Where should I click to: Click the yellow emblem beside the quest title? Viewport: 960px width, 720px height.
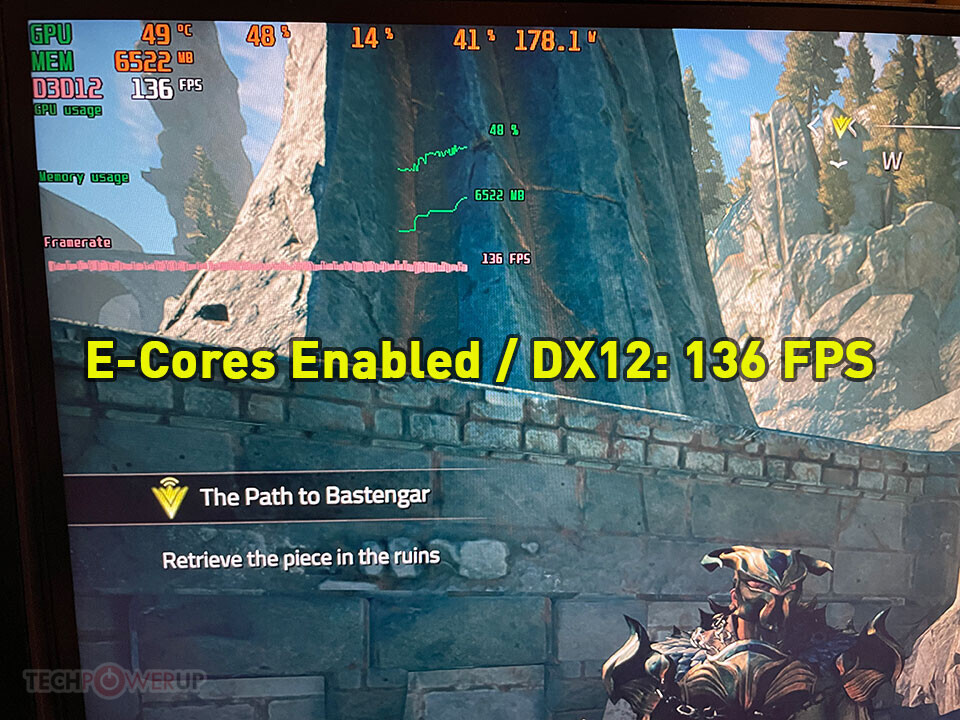point(171,497)
